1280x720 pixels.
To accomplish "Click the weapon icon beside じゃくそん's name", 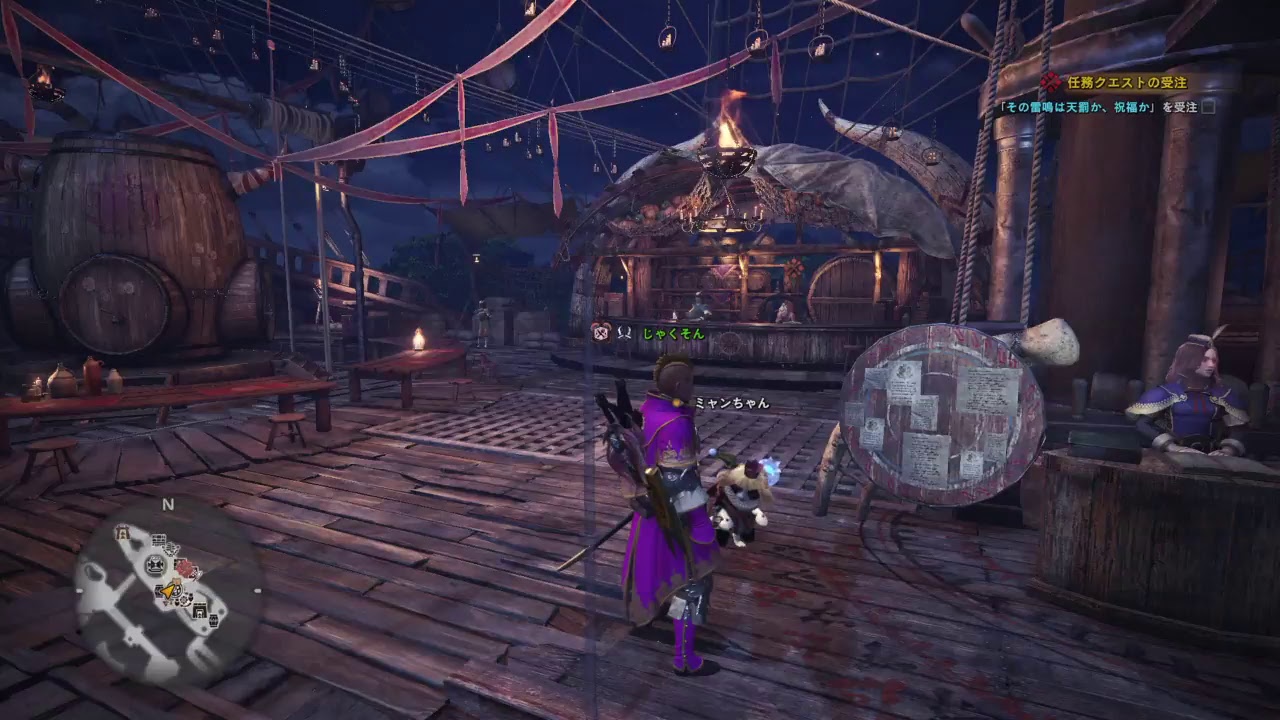I will pyautogui.click(x=624, y=332).
